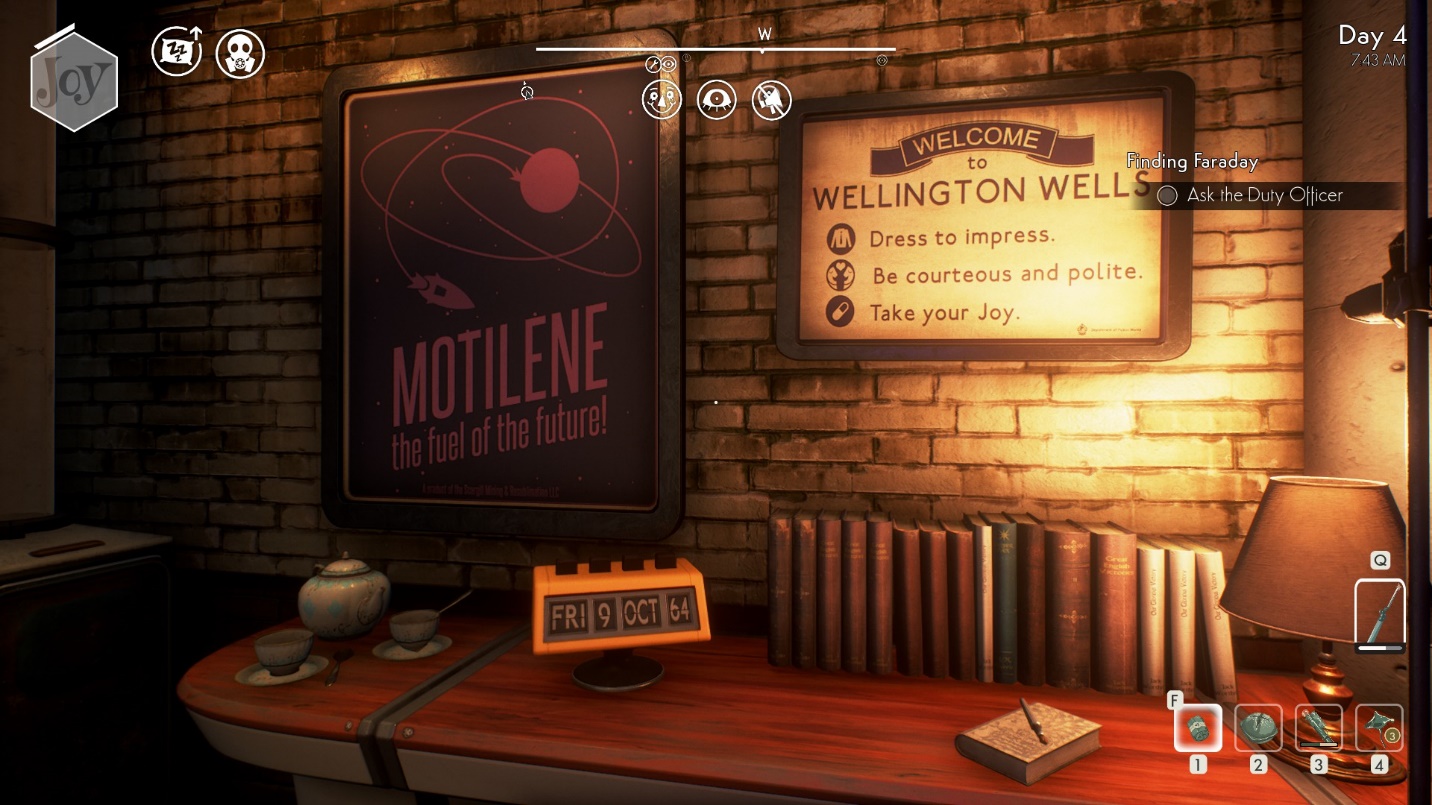The height and width of the screenshot is (805, 1432).
Task: Select the Ask the Duty Officer objective
Action: (x=1264, y=196)
